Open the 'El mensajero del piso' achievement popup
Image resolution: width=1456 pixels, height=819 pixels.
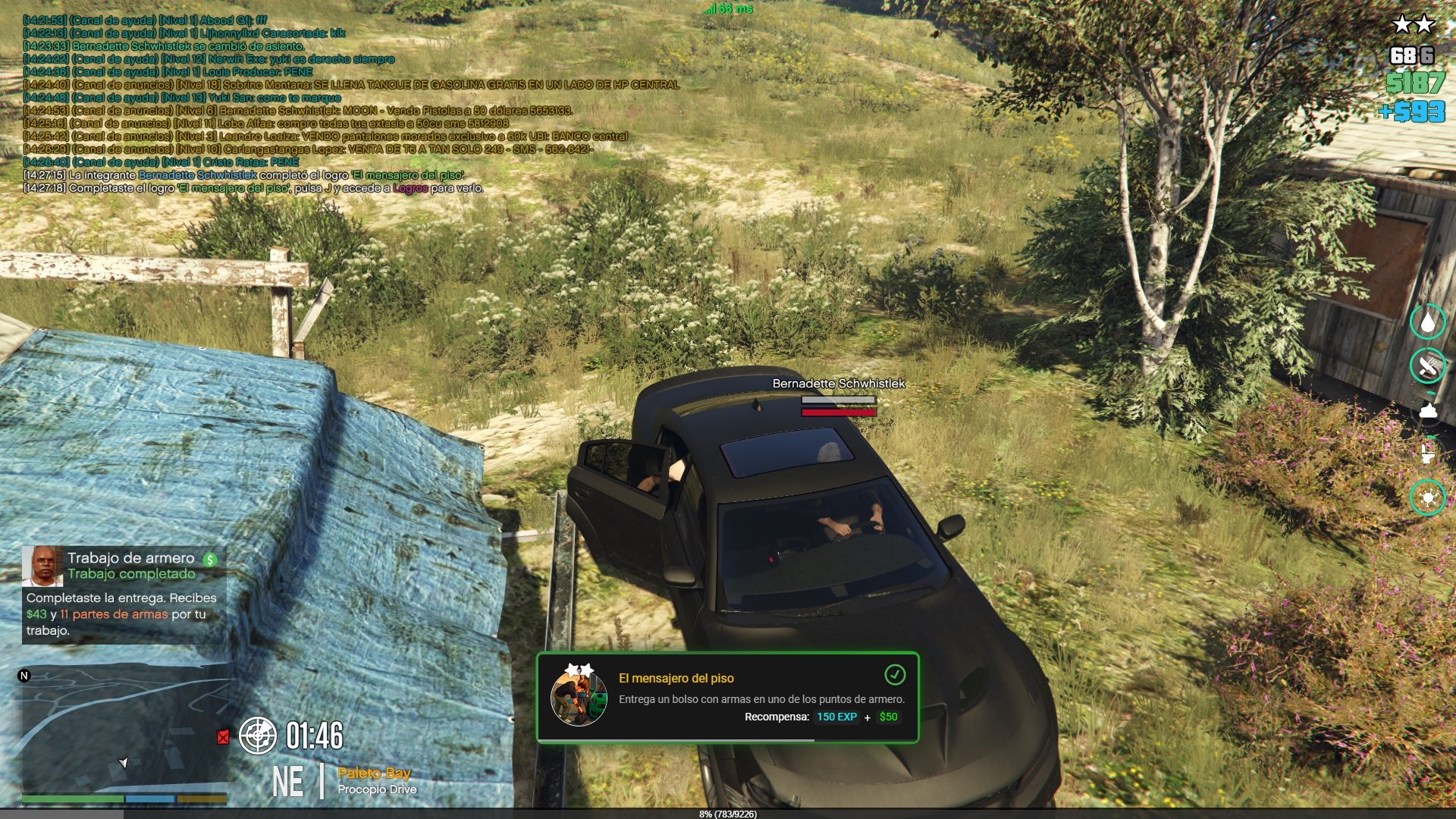click(727, 698)
